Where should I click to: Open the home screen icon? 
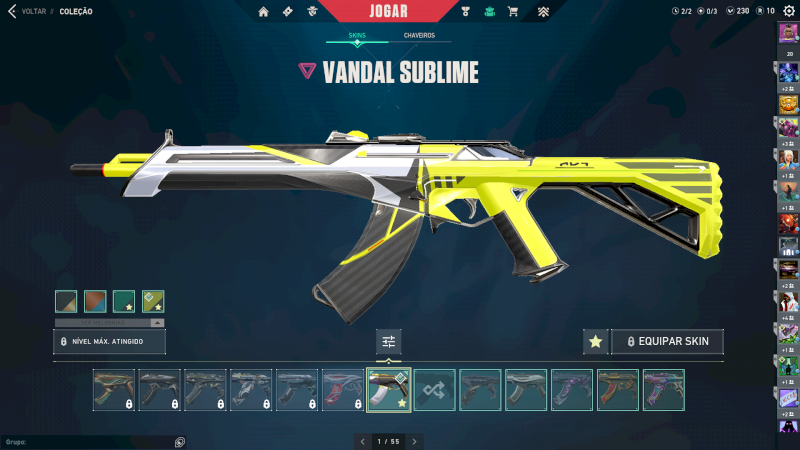264,12
